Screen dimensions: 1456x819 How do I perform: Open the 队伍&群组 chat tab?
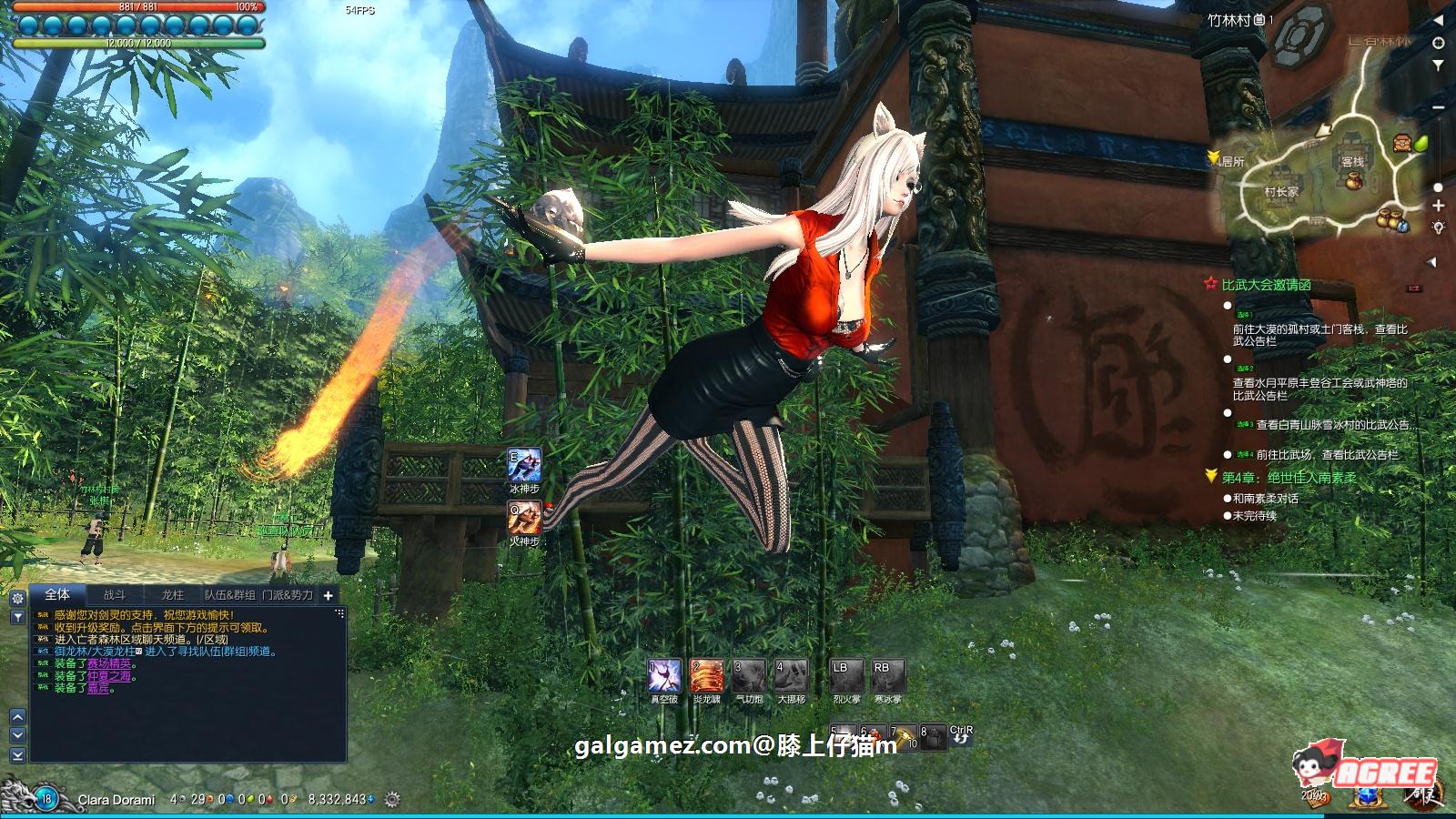click(230, 596)
